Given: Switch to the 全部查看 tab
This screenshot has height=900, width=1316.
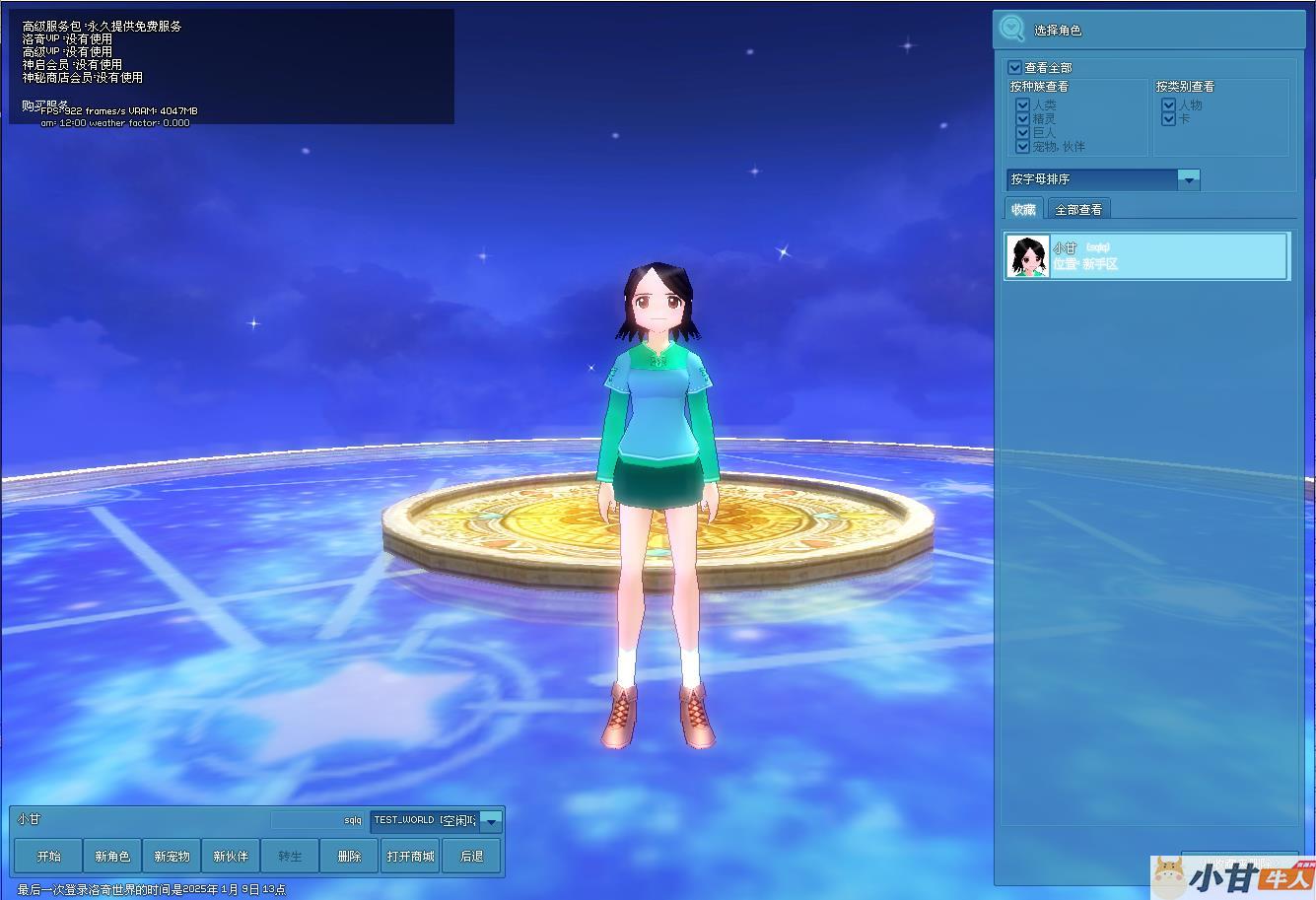Looking at the screenshot, I should pos(1078,209).
